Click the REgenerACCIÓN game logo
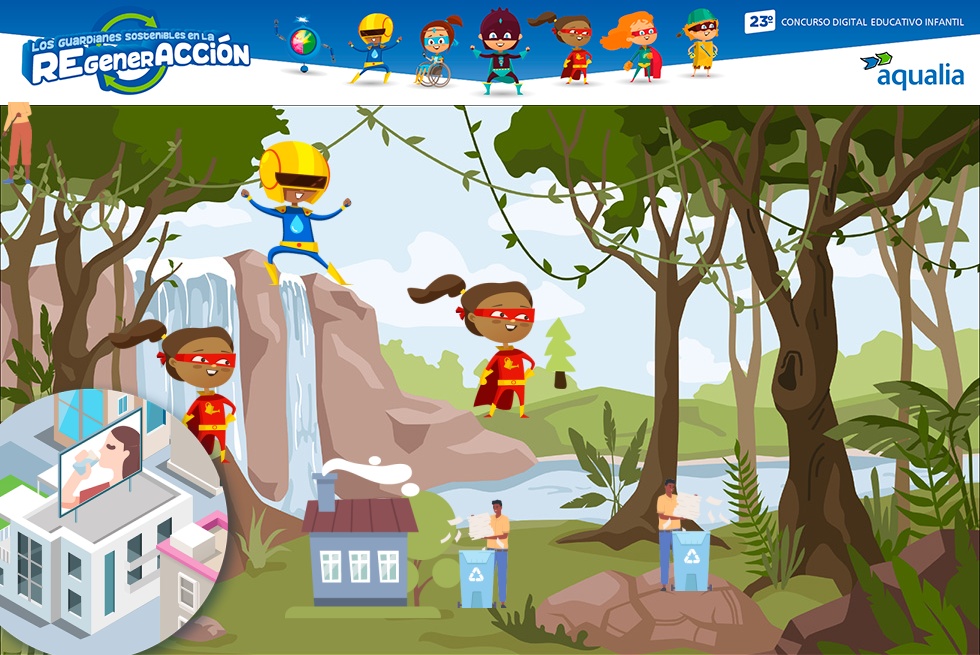Image resolution: width=980 pixels, height=655 pixels. [x=136, y=56]
